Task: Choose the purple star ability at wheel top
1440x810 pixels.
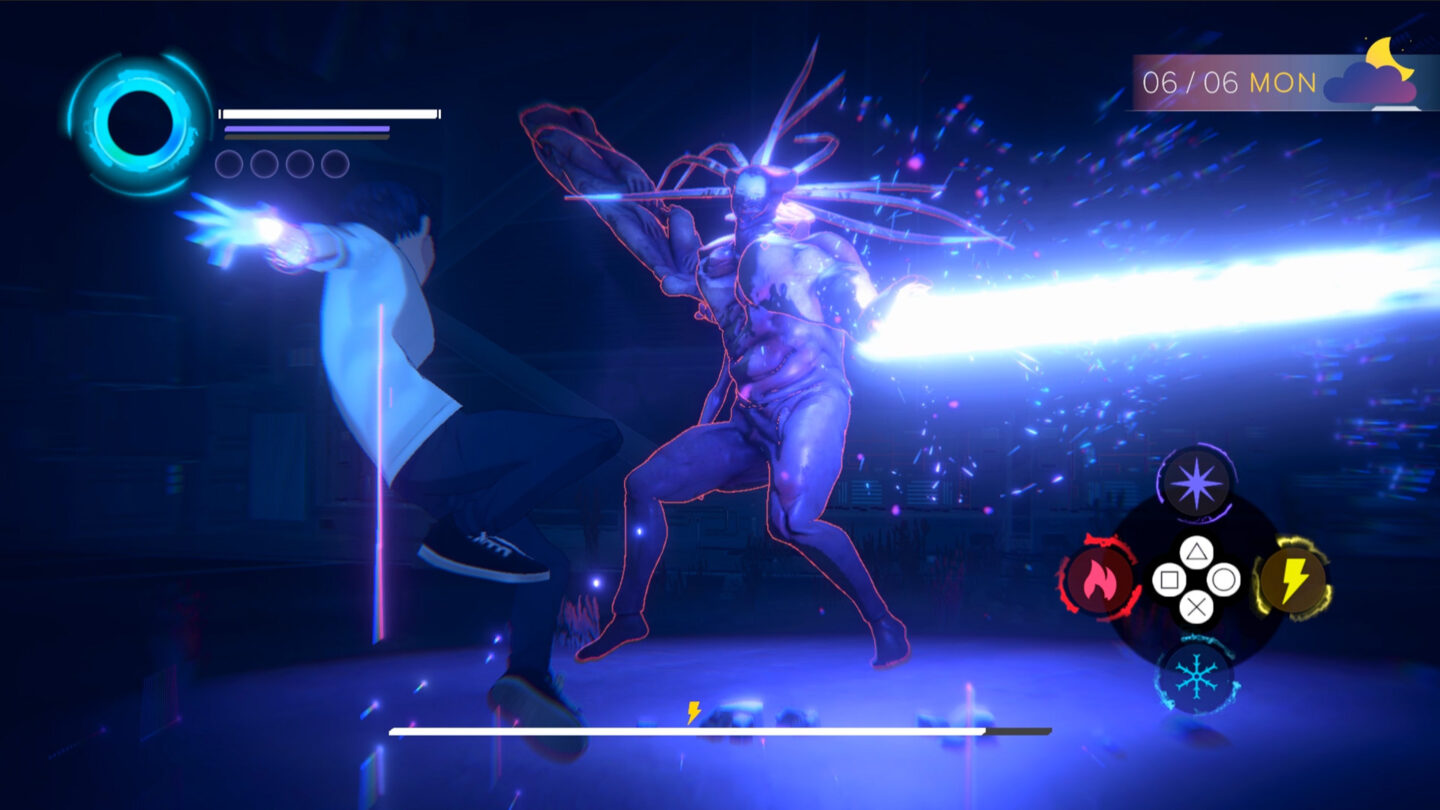Action: (1194, 485)
